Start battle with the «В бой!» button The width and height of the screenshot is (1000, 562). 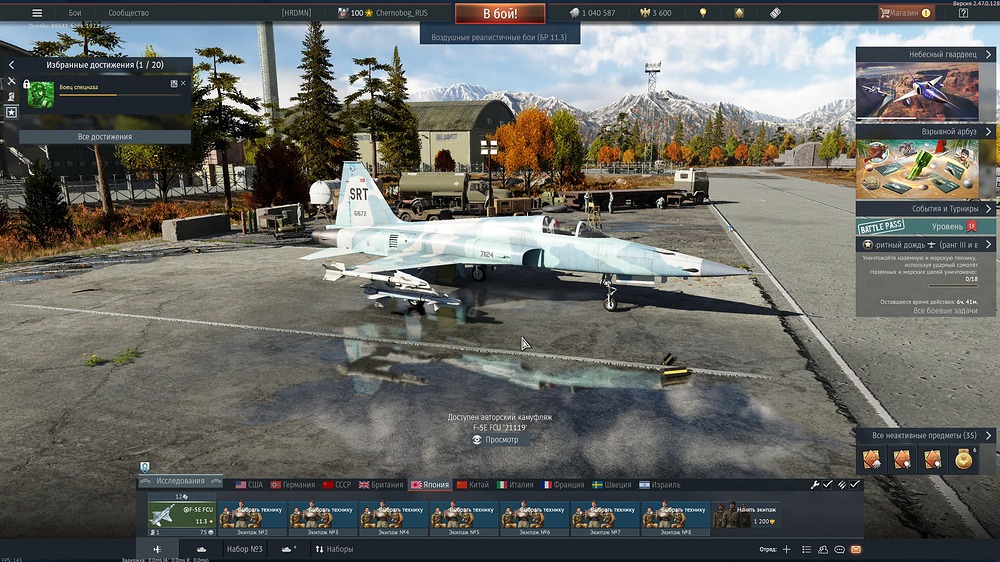500,13
